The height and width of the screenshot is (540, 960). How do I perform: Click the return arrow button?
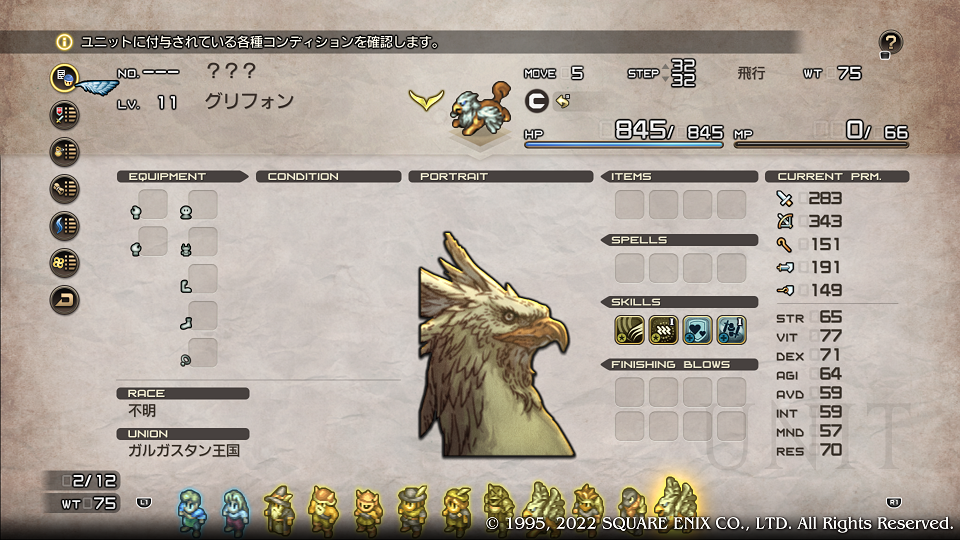65,298
